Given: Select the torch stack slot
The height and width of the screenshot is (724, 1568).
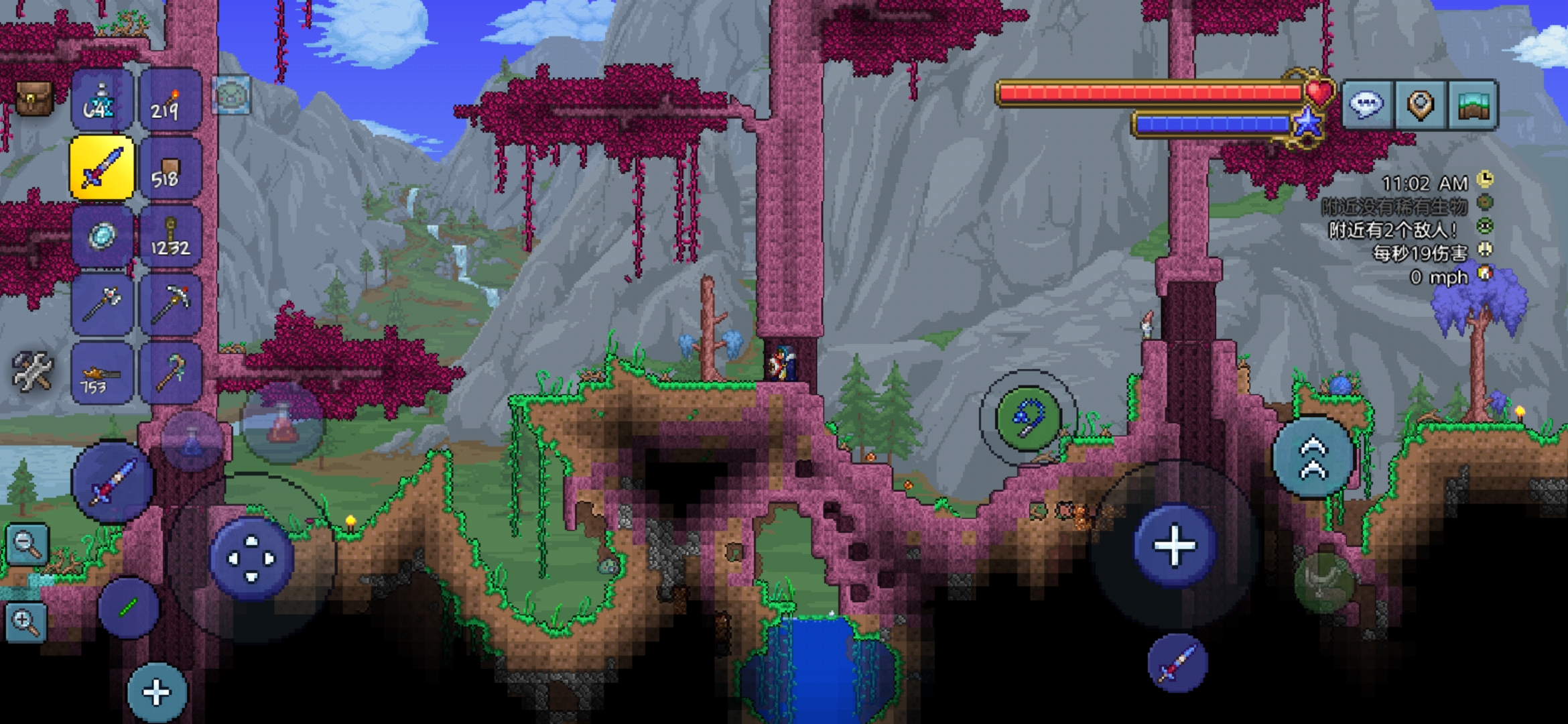Looking at the screenshot, I should coord(170,101).
